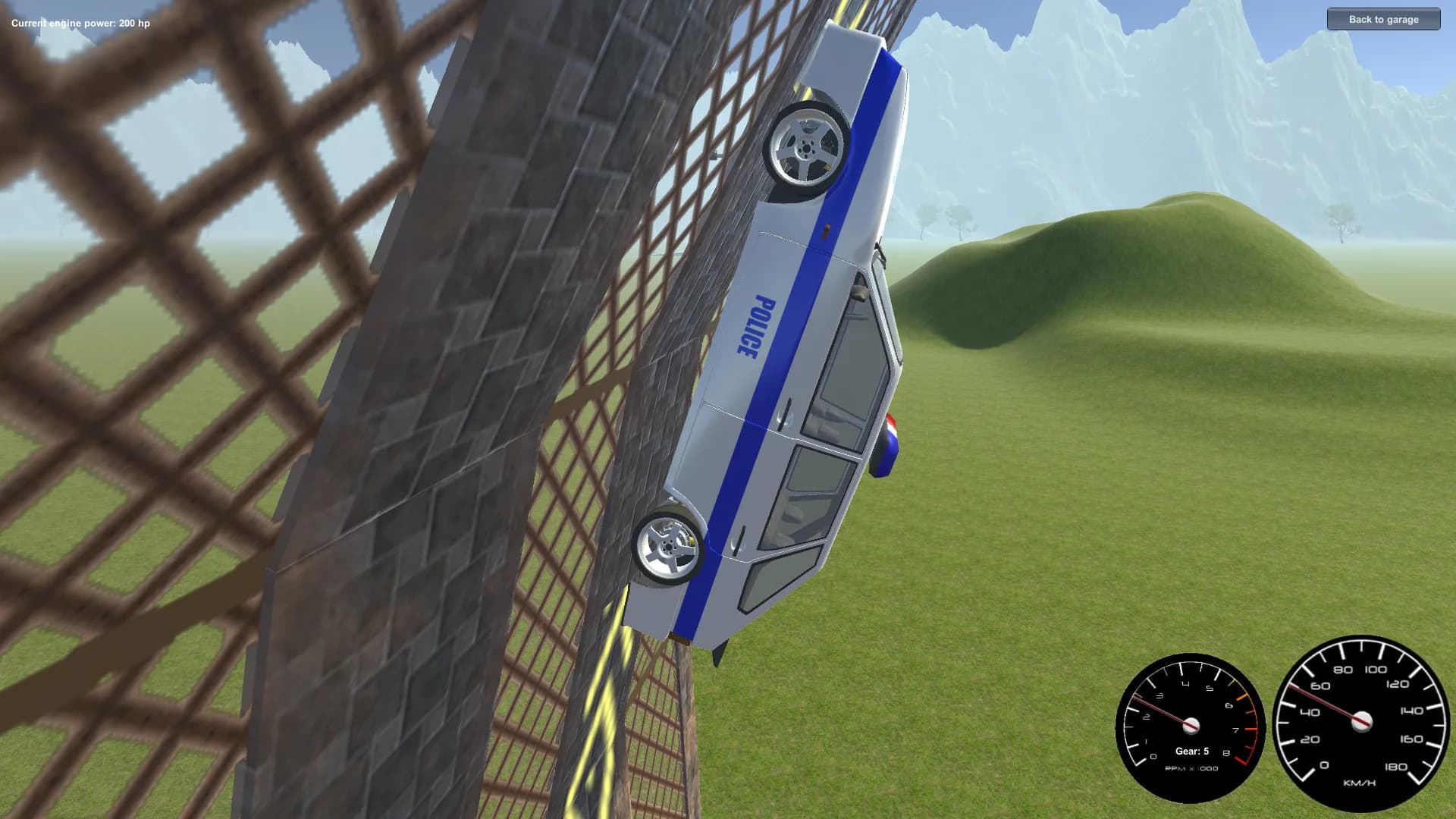Screen dimensions: 1456x819
Task: Select the Gear: 5 indicator
Action: click(x=1192, y=751)
